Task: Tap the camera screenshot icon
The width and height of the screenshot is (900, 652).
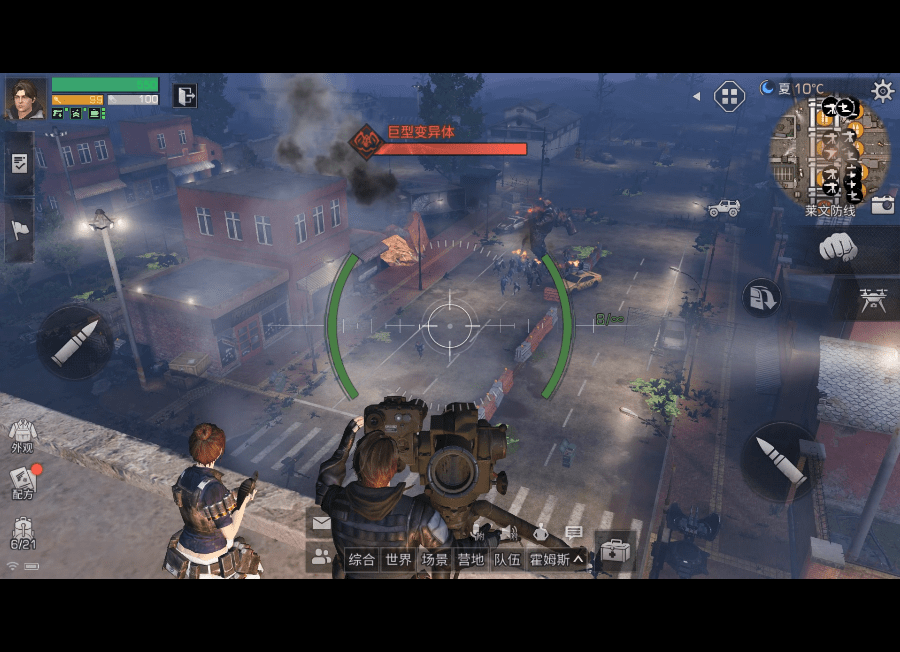Action: tap(882, 205)
